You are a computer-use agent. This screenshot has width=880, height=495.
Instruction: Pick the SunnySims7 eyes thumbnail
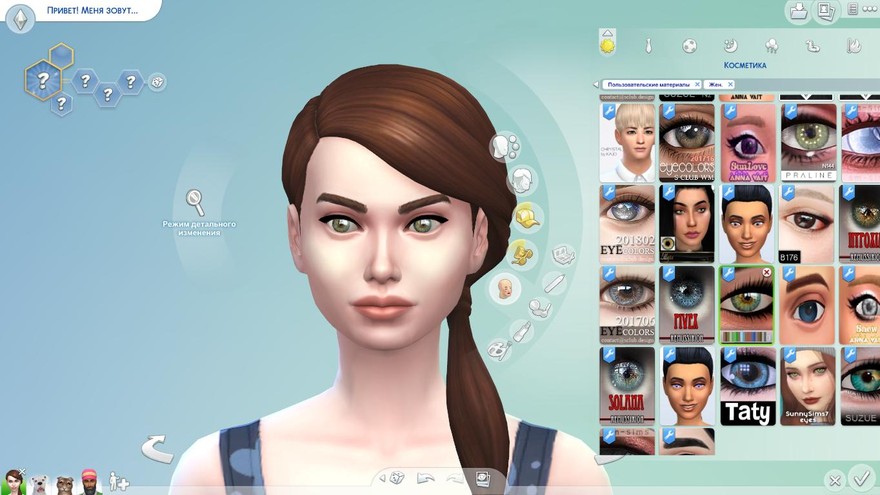pyautogui.click(x=808, y=385)
